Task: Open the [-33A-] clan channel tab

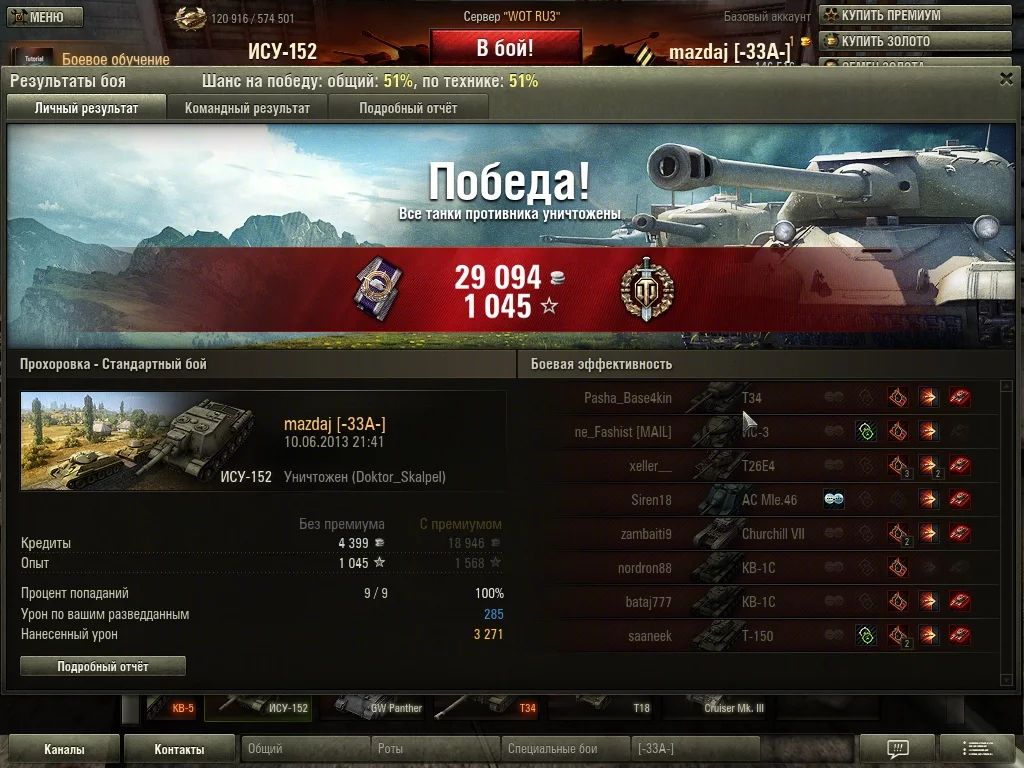Action: pos(695,749)
